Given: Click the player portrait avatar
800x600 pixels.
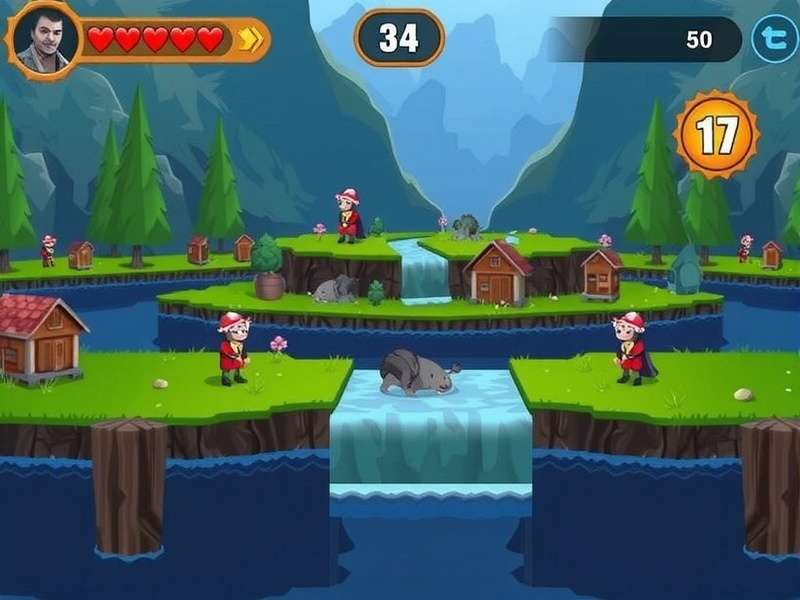Looking at the screenshot, I should (43, 40).
